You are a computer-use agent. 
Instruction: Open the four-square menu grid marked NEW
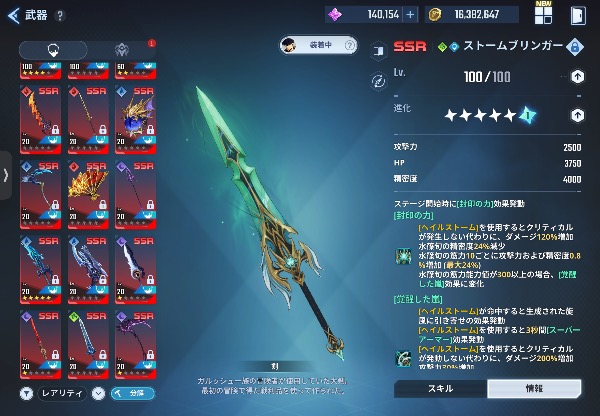pos(544,15)
